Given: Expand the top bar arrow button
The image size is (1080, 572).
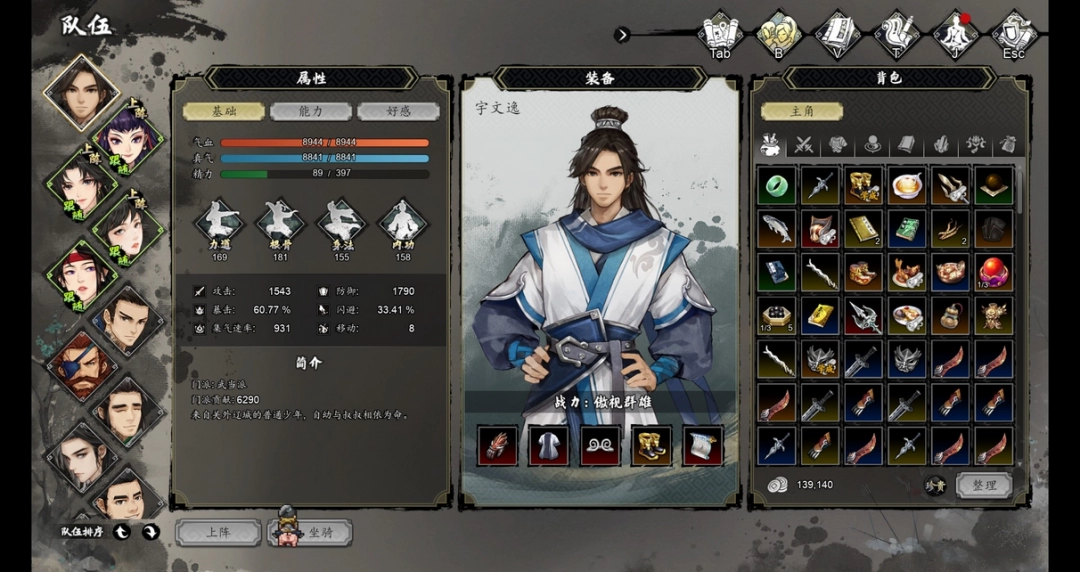Looking at the screenshot, I should 622,35.
